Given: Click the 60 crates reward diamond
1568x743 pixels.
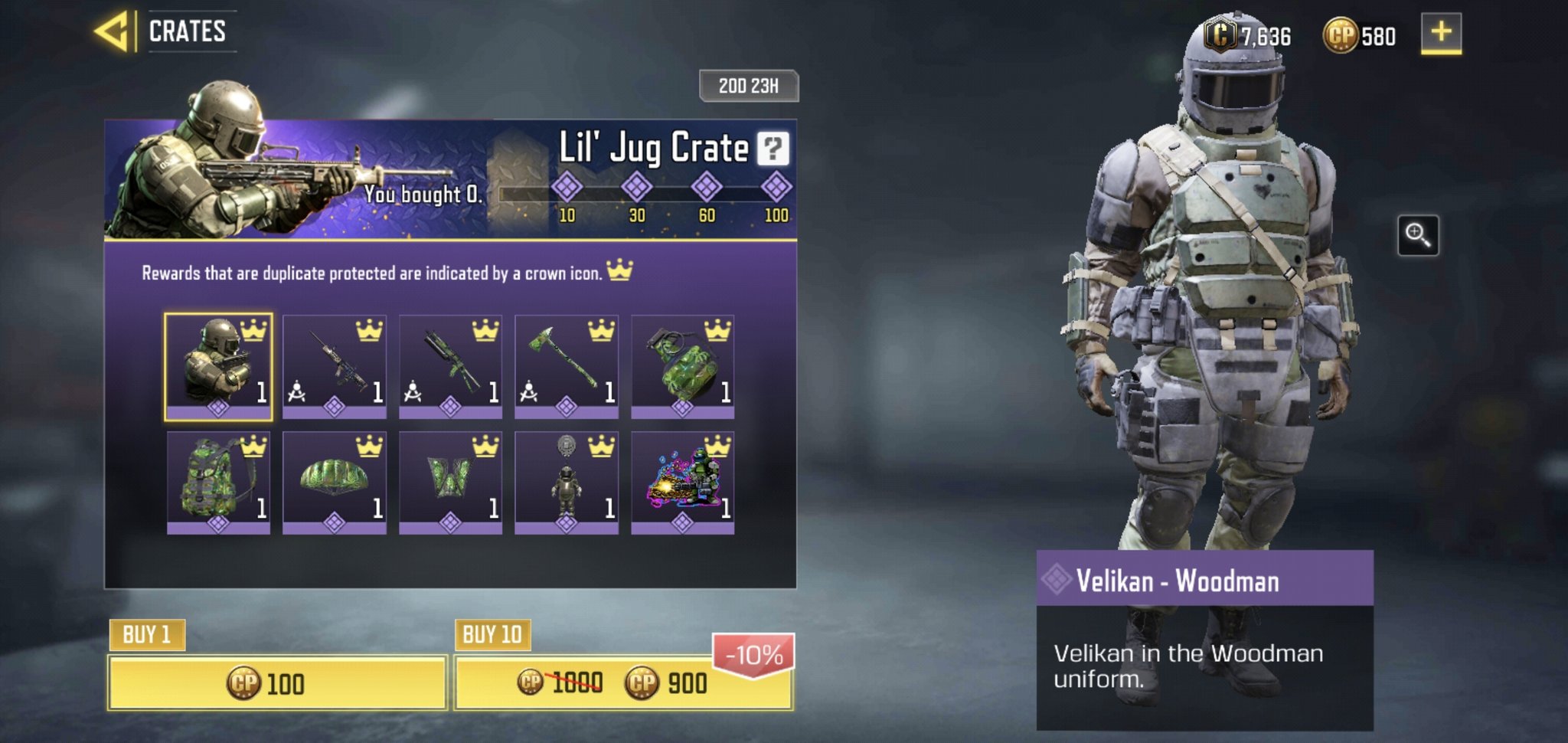Looking at the screenshot, I should [705, 187].
